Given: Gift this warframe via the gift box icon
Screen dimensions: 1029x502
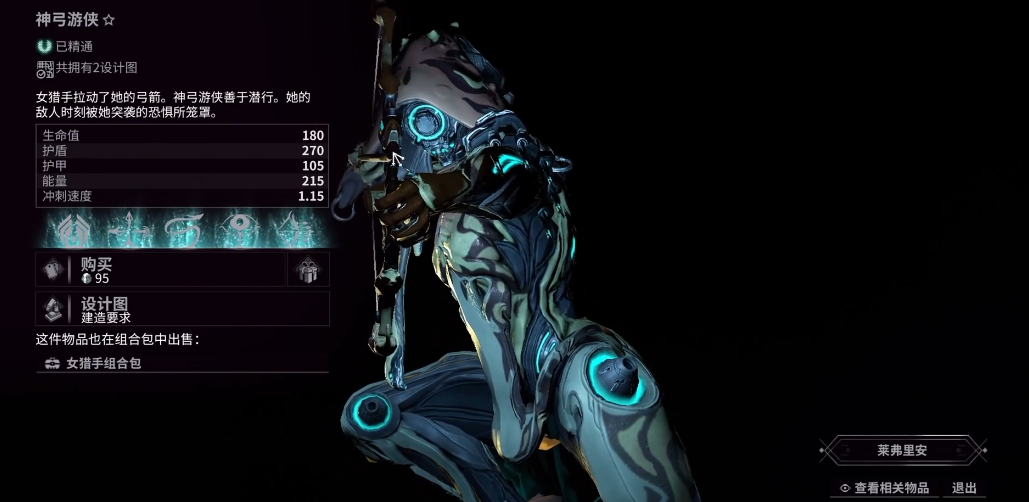Looking at the screenshot, I should (307, 269).
